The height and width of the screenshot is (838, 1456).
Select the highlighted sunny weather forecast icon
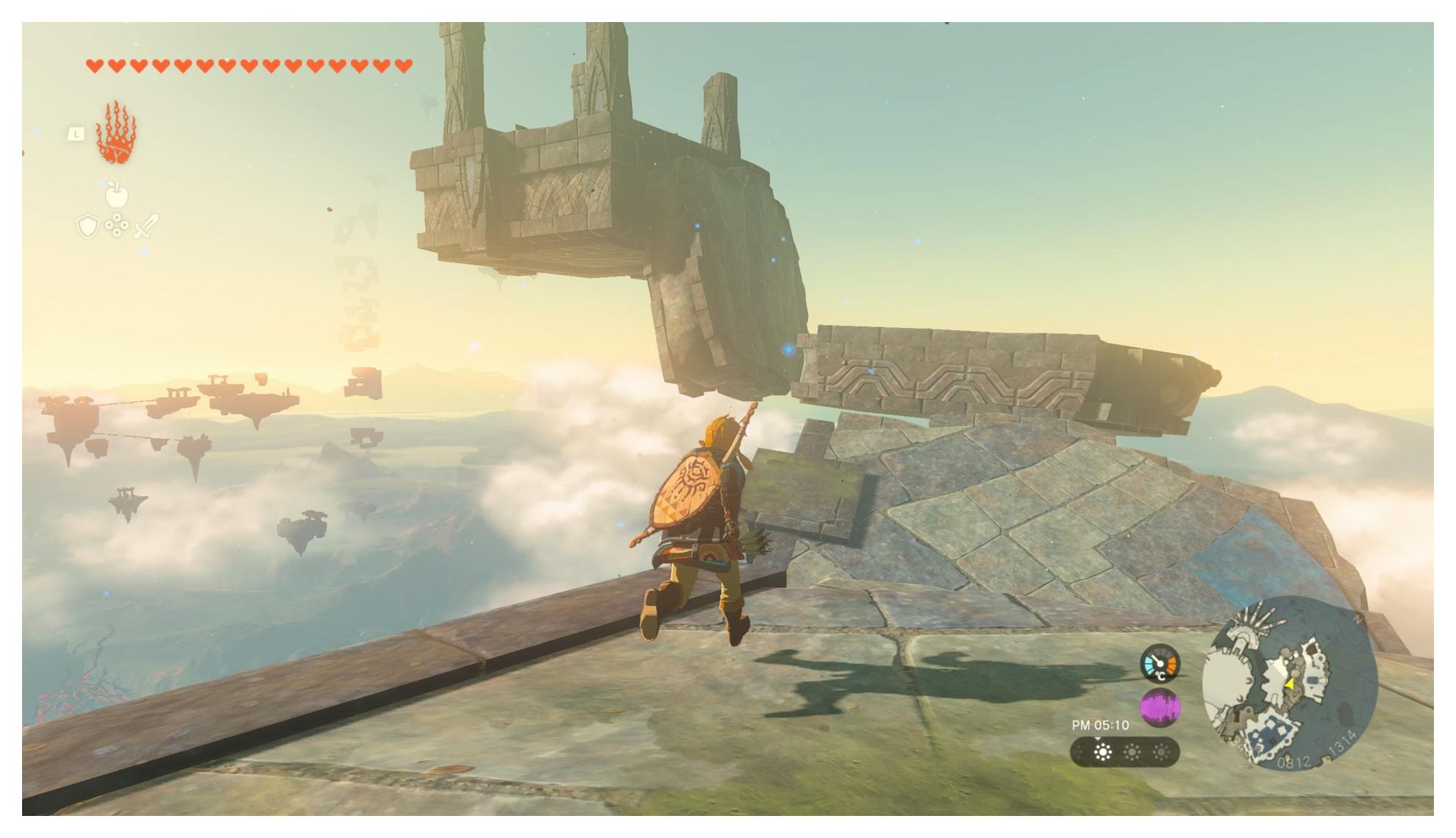1102,752
